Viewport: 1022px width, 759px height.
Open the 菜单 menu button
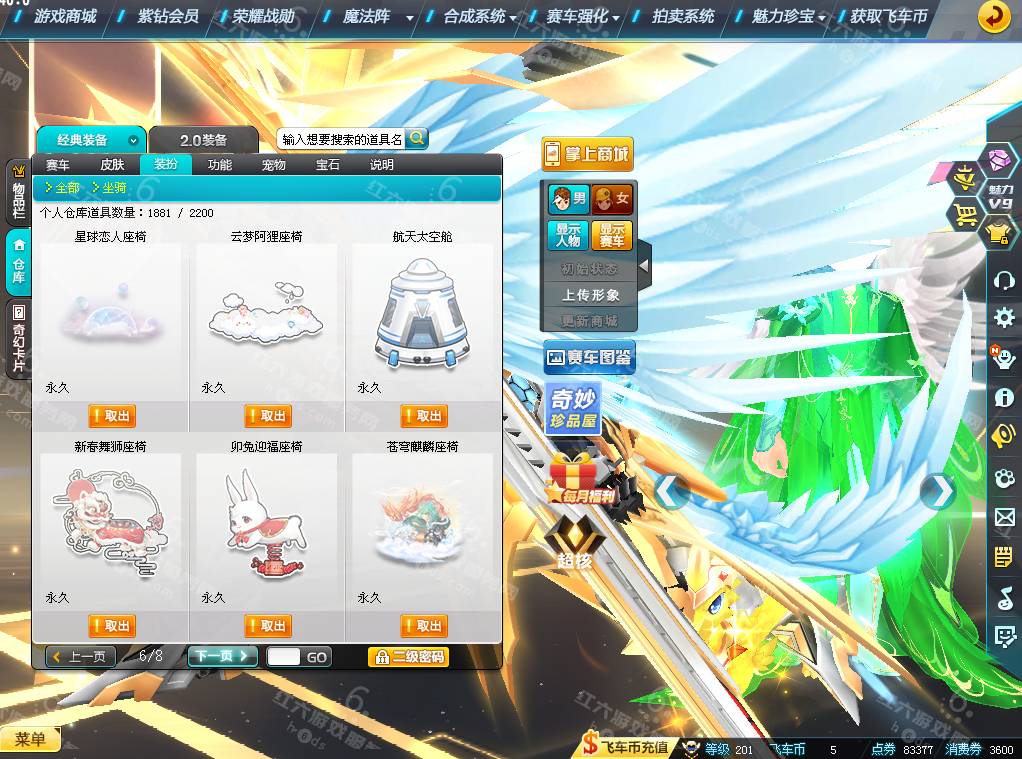pos(30,740)
